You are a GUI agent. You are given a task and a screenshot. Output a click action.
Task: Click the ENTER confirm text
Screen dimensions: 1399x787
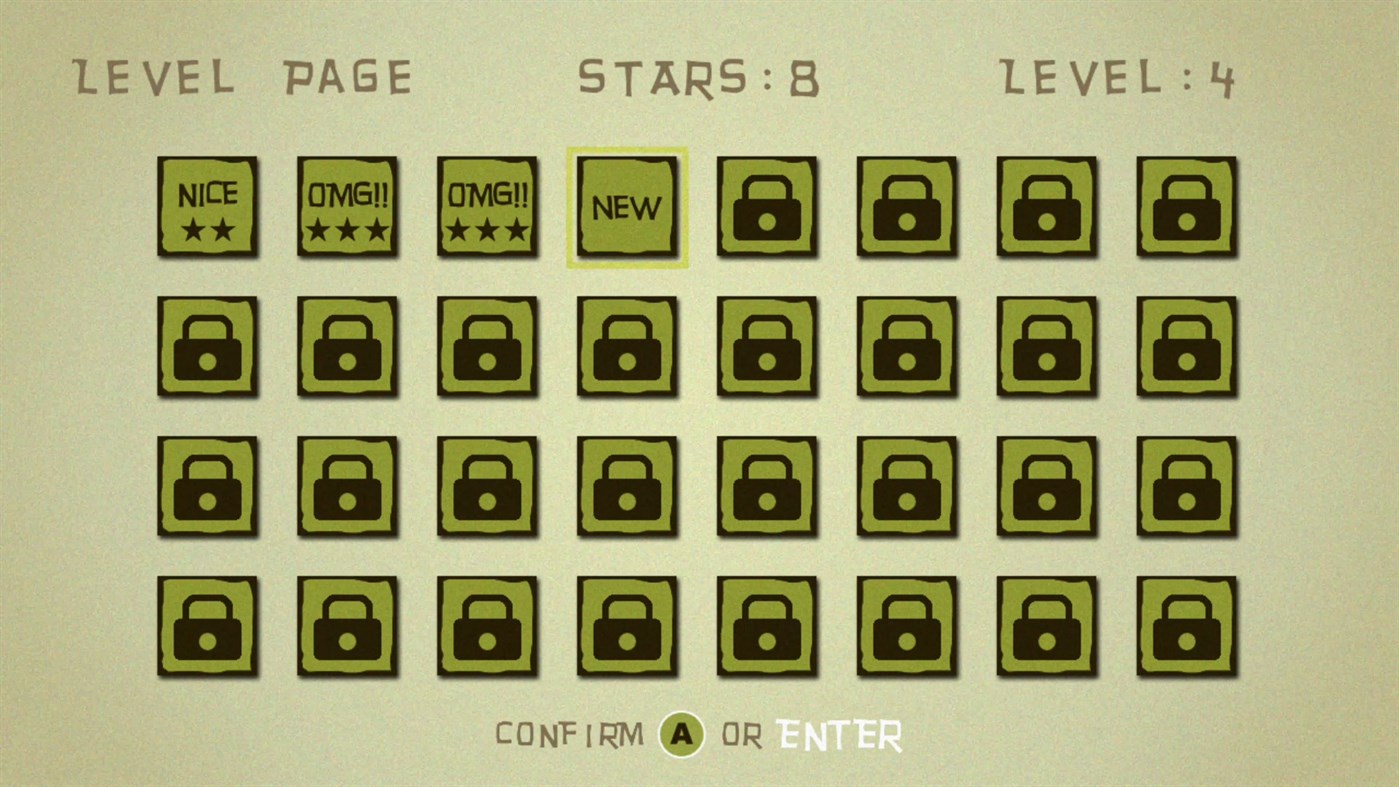pos(840,733)
